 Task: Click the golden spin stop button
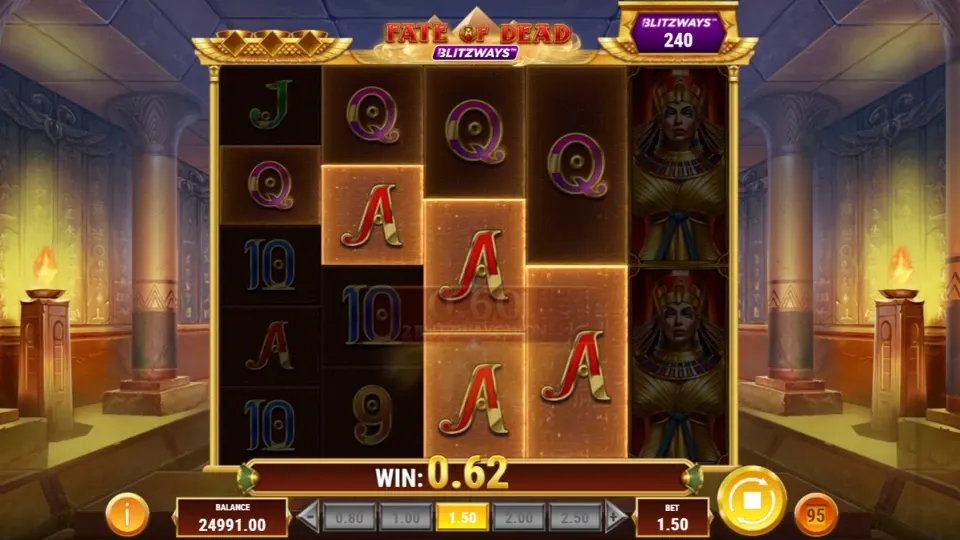[x=751, y=500]
